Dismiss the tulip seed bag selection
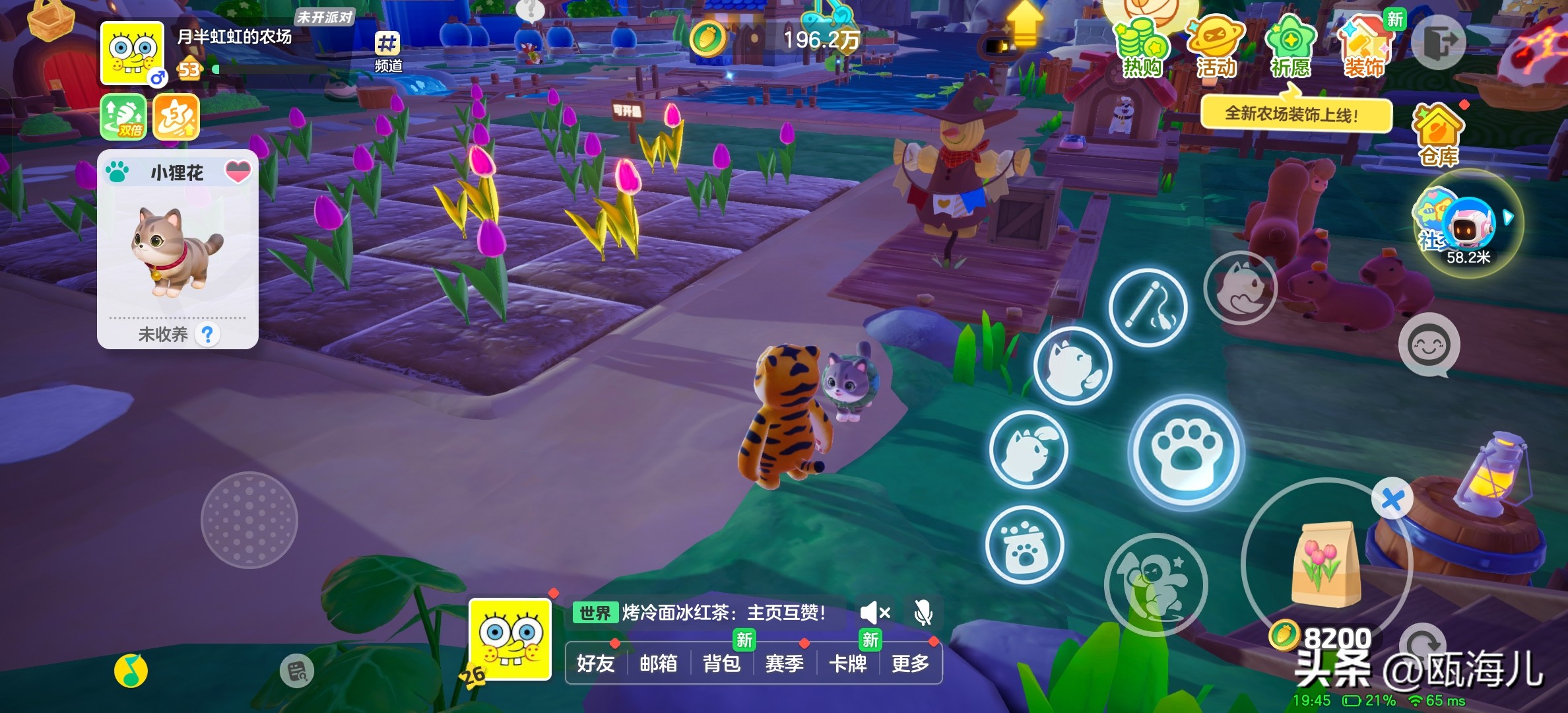 [1392, 499]
